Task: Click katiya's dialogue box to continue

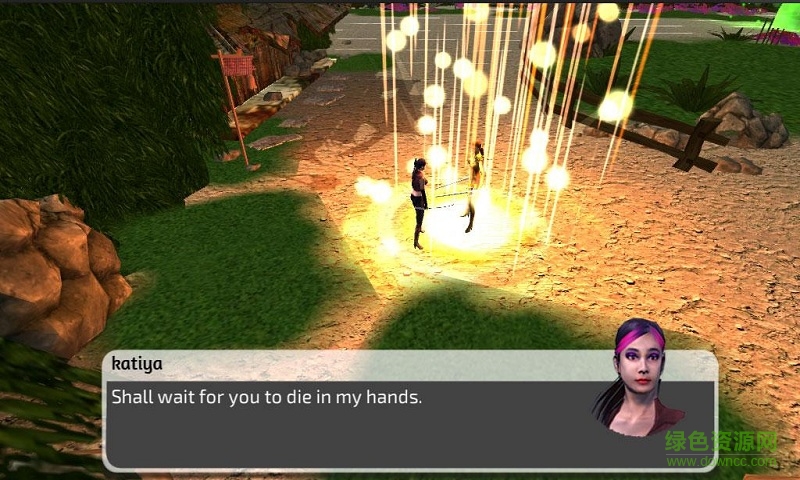Action: tap(350, 420)
